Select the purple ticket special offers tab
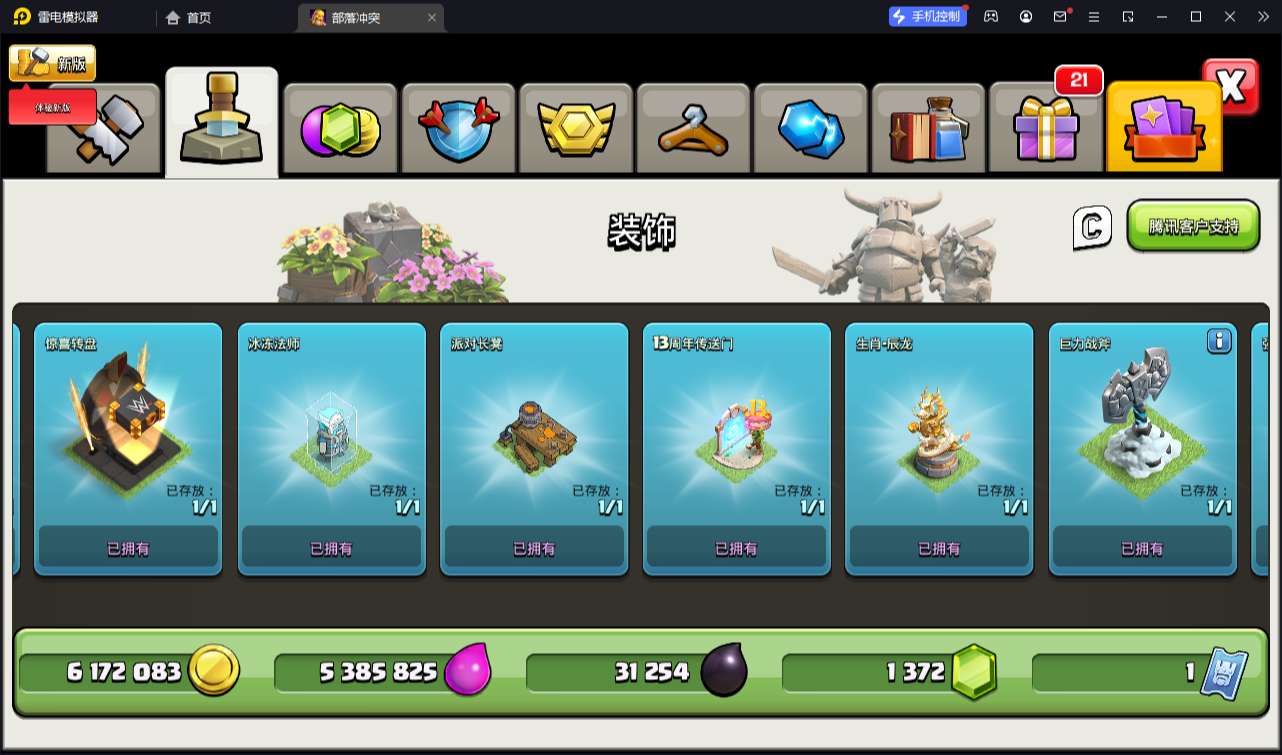 pos(1163,130)
